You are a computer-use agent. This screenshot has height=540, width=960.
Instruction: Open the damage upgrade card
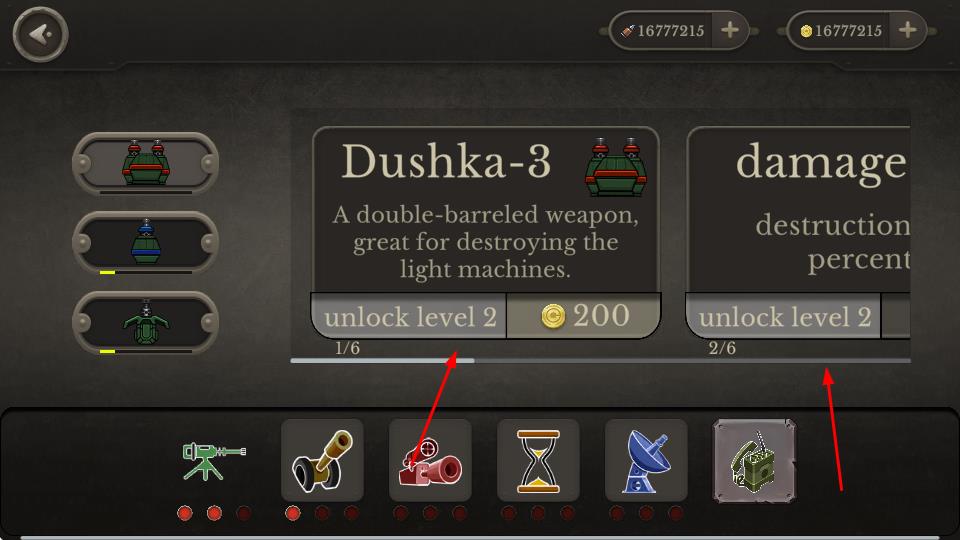coord(800,210)
